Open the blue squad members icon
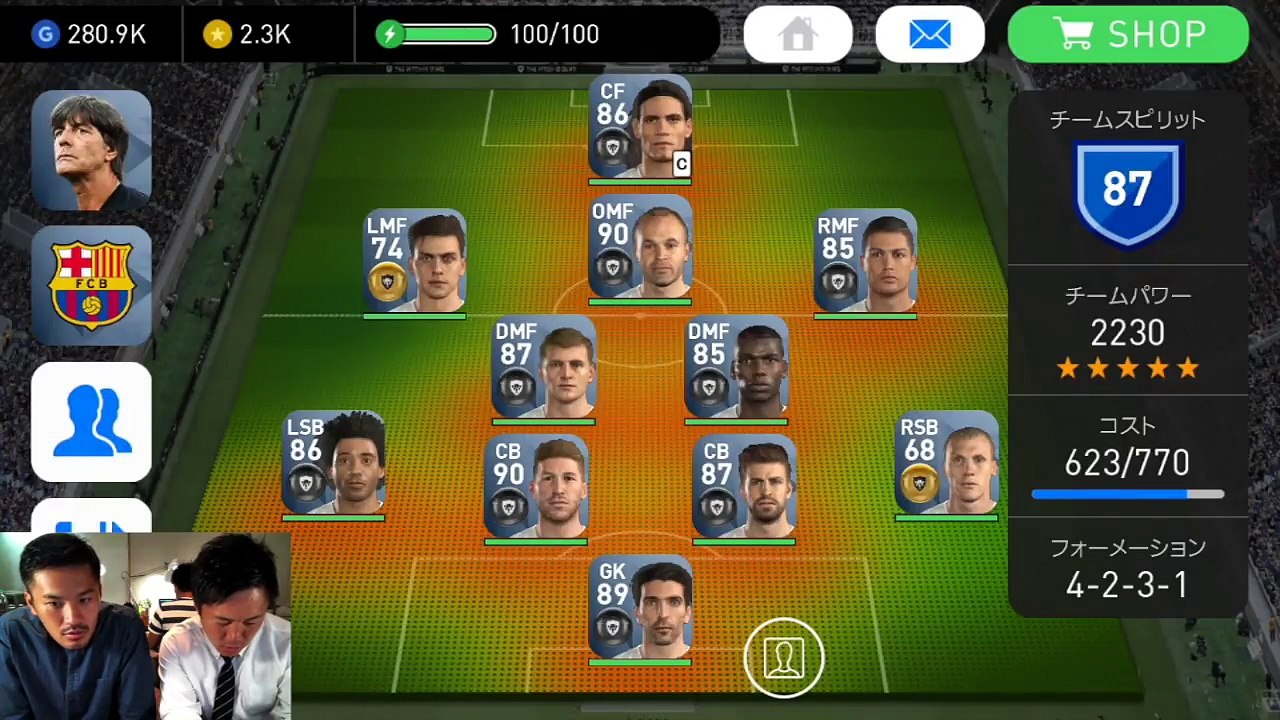The height and width of the screenshot is (720, 1280). pos(91,421)
